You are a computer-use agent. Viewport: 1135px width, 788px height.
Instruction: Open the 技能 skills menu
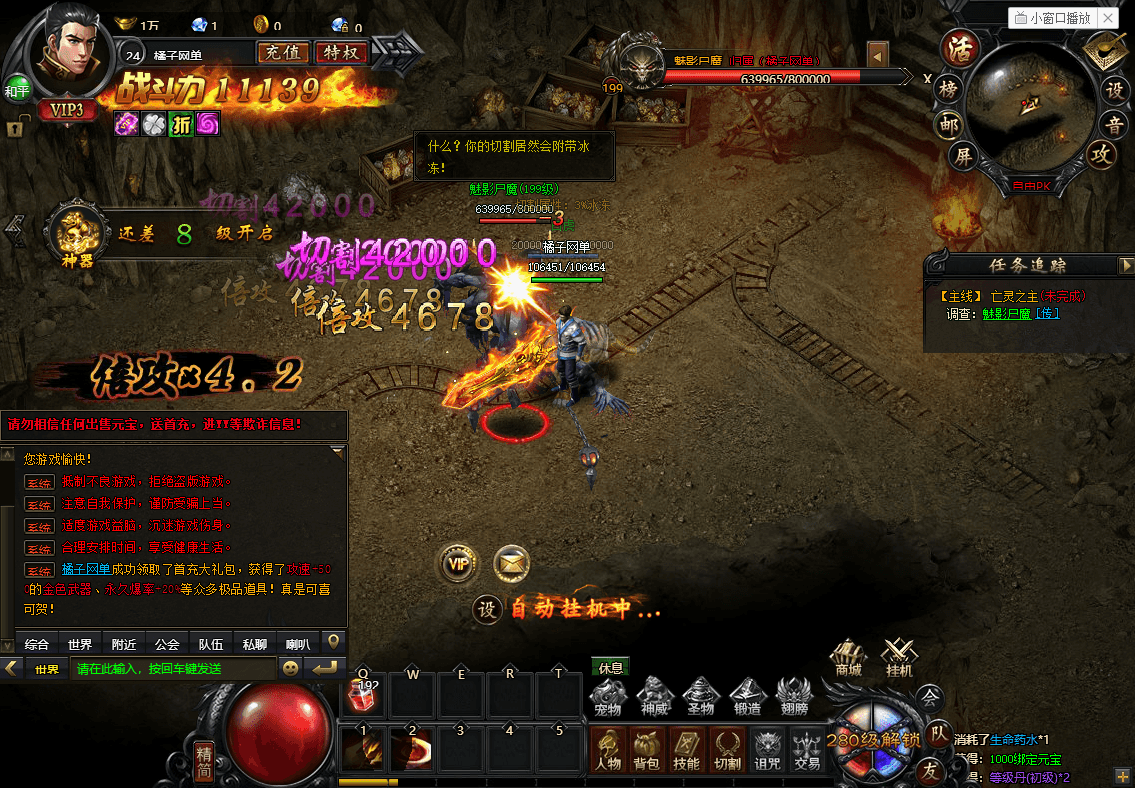686,749
